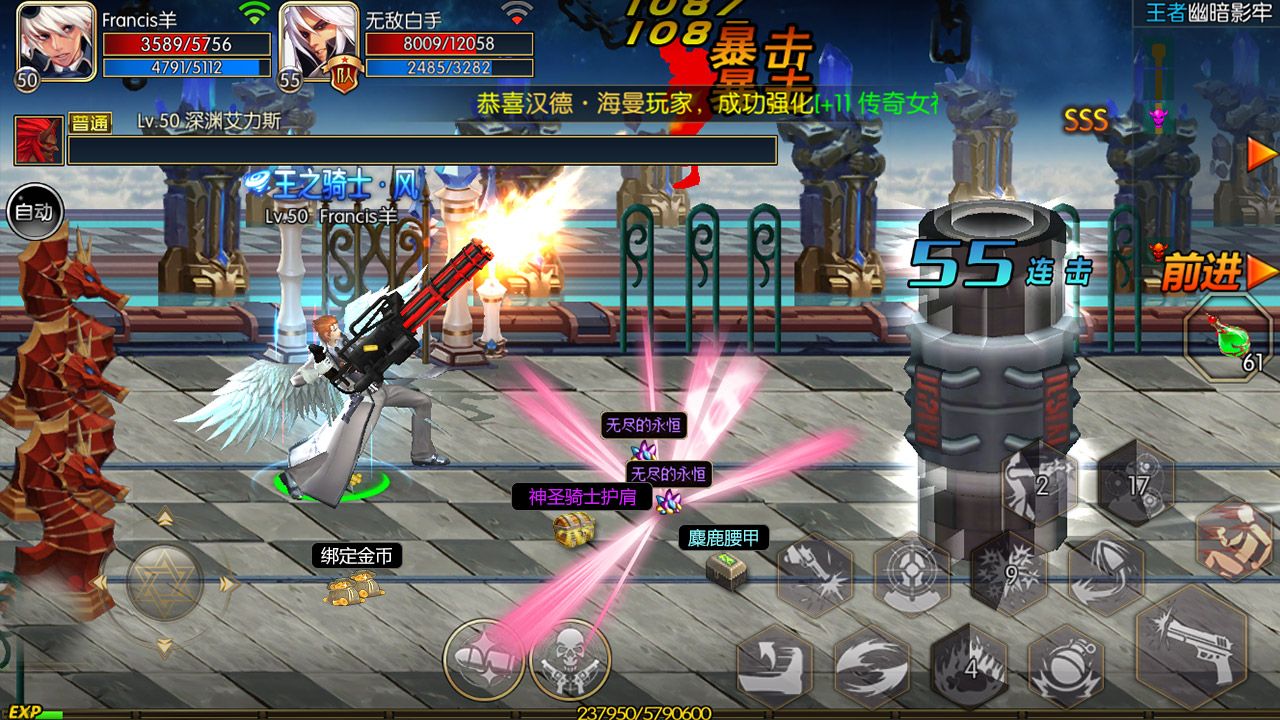Activate the sparkling bullet buff skill
This screenshot has height=720, width=1280.
tap(484, 660)
